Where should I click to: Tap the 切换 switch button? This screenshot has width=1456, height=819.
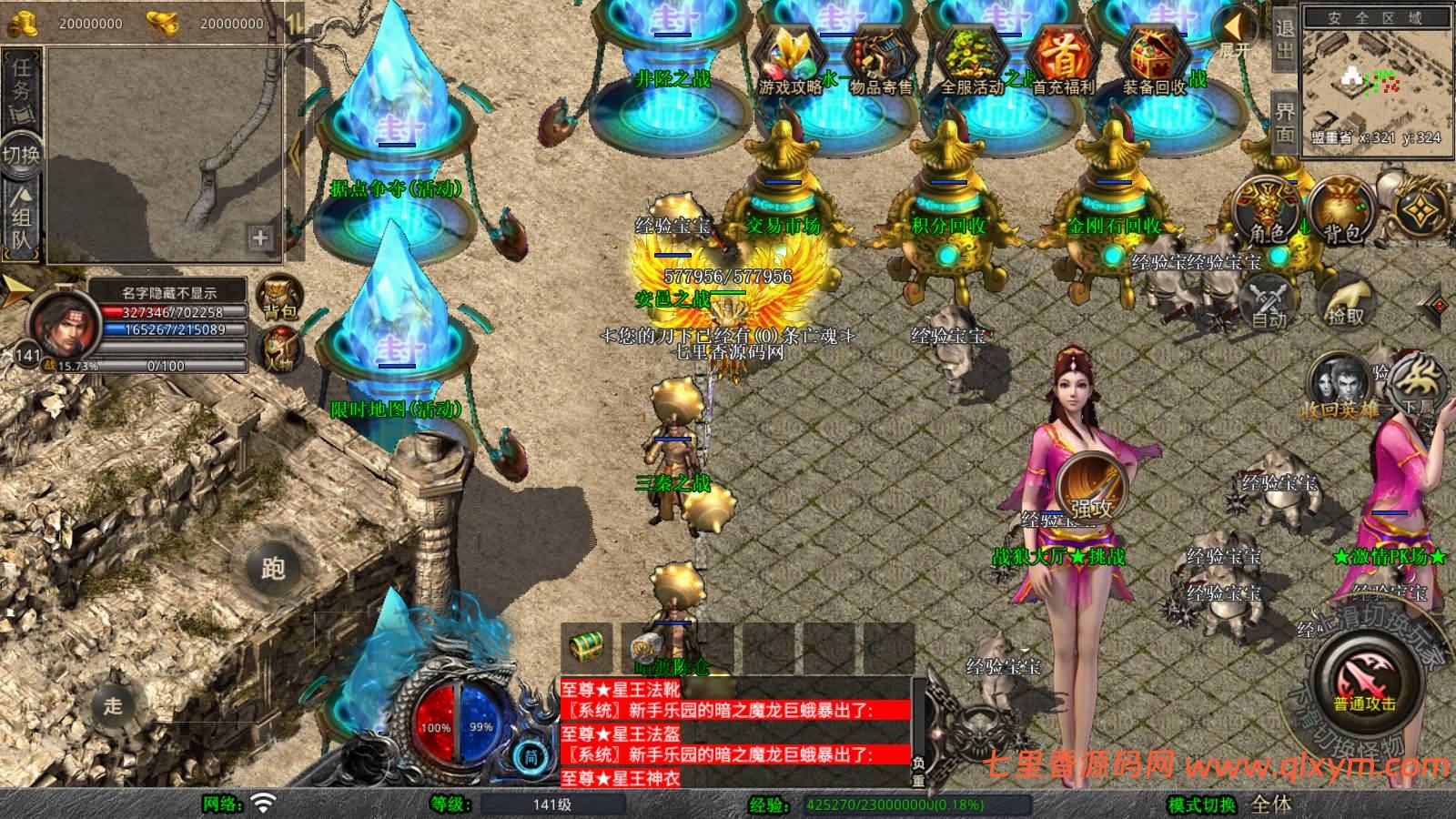22,153
